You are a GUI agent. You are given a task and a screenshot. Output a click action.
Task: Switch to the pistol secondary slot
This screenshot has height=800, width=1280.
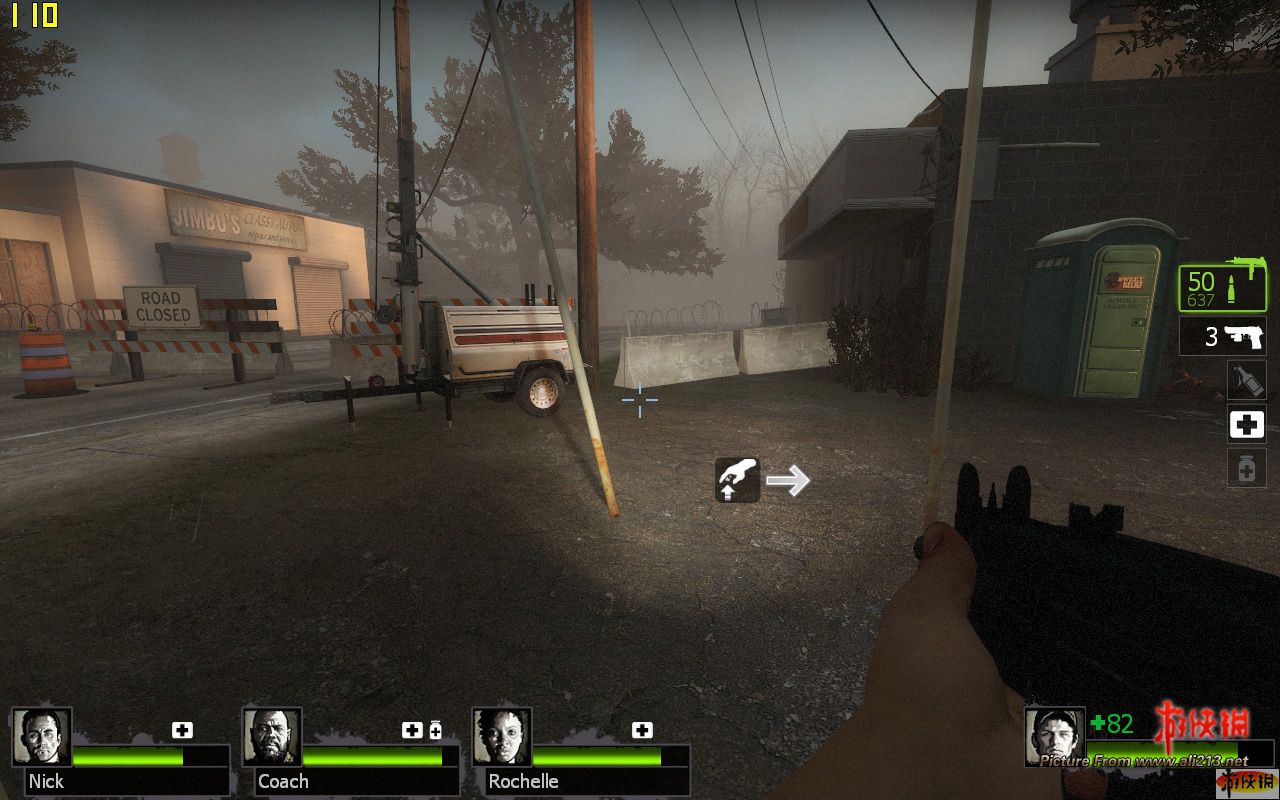coord(1222,337)
